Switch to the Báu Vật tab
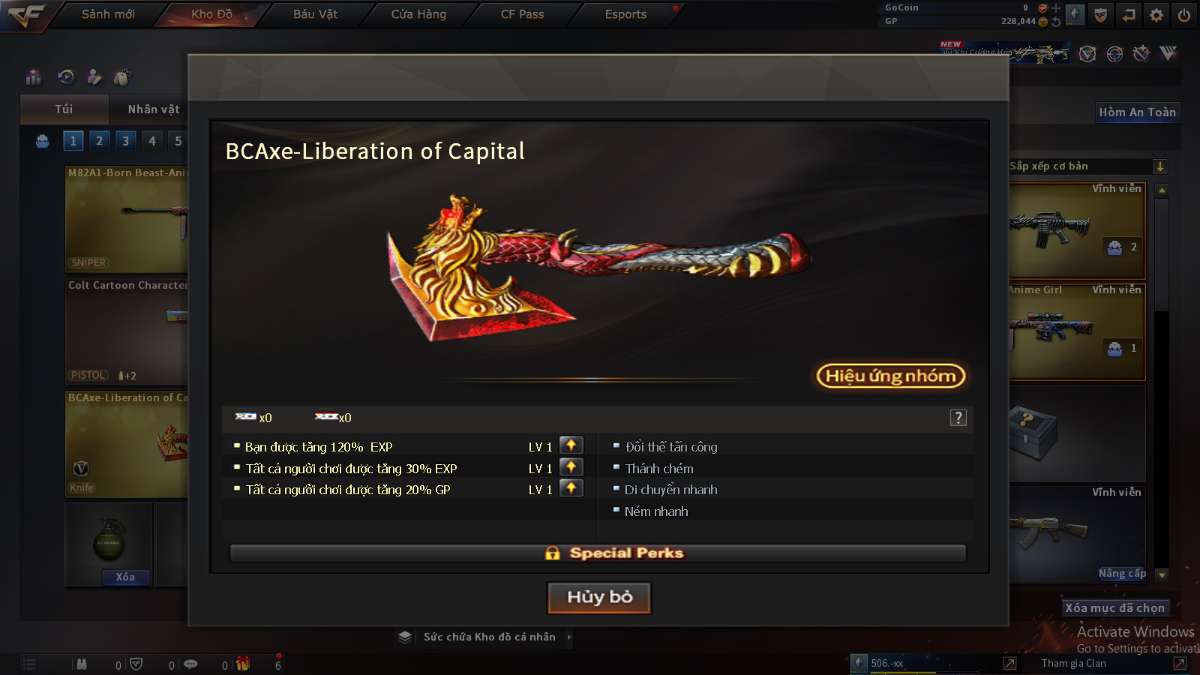The height and width of the screenshot is (675, 1200). 316,14
